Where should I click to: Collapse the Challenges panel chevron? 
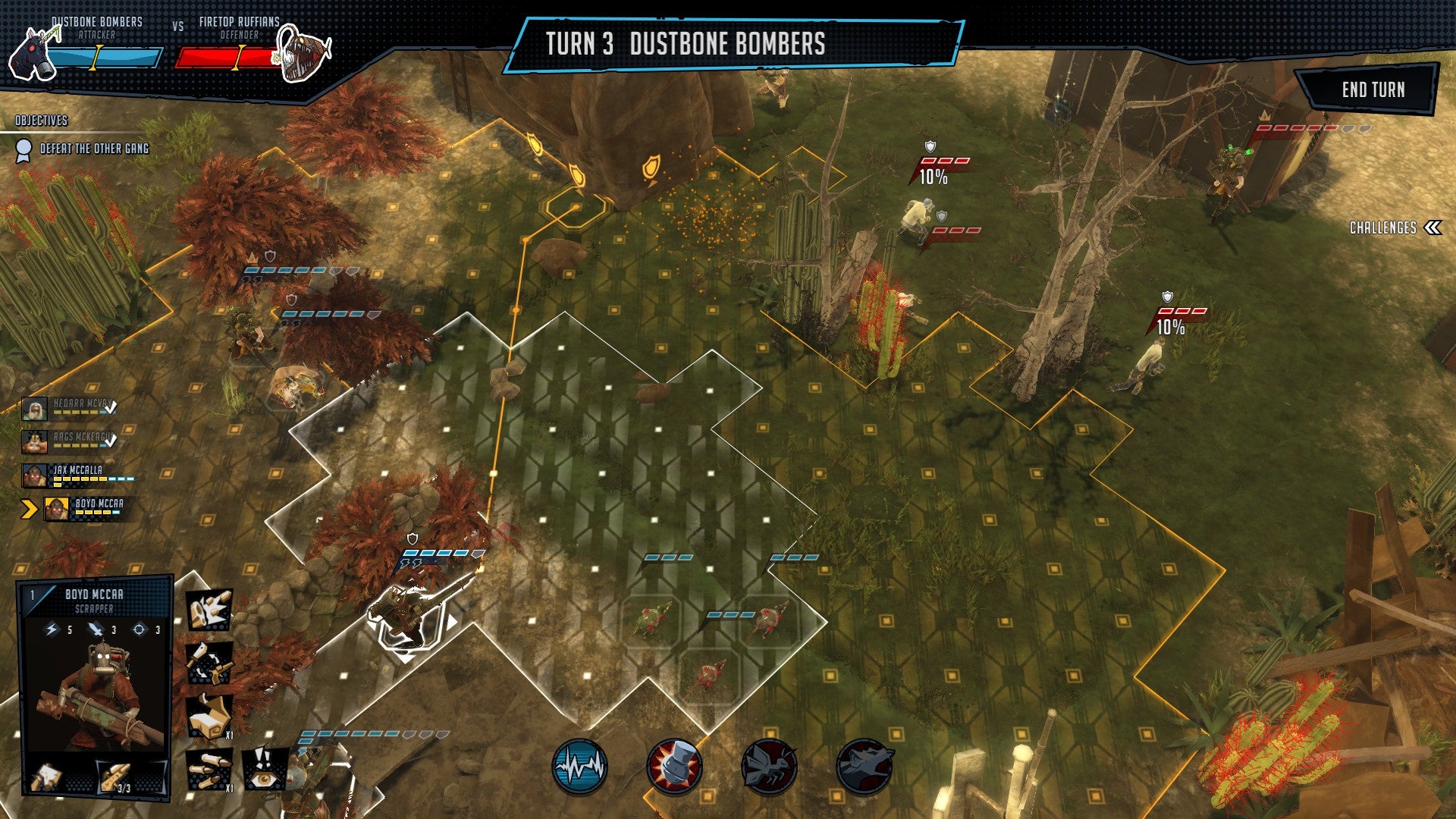click(1432, 226)
